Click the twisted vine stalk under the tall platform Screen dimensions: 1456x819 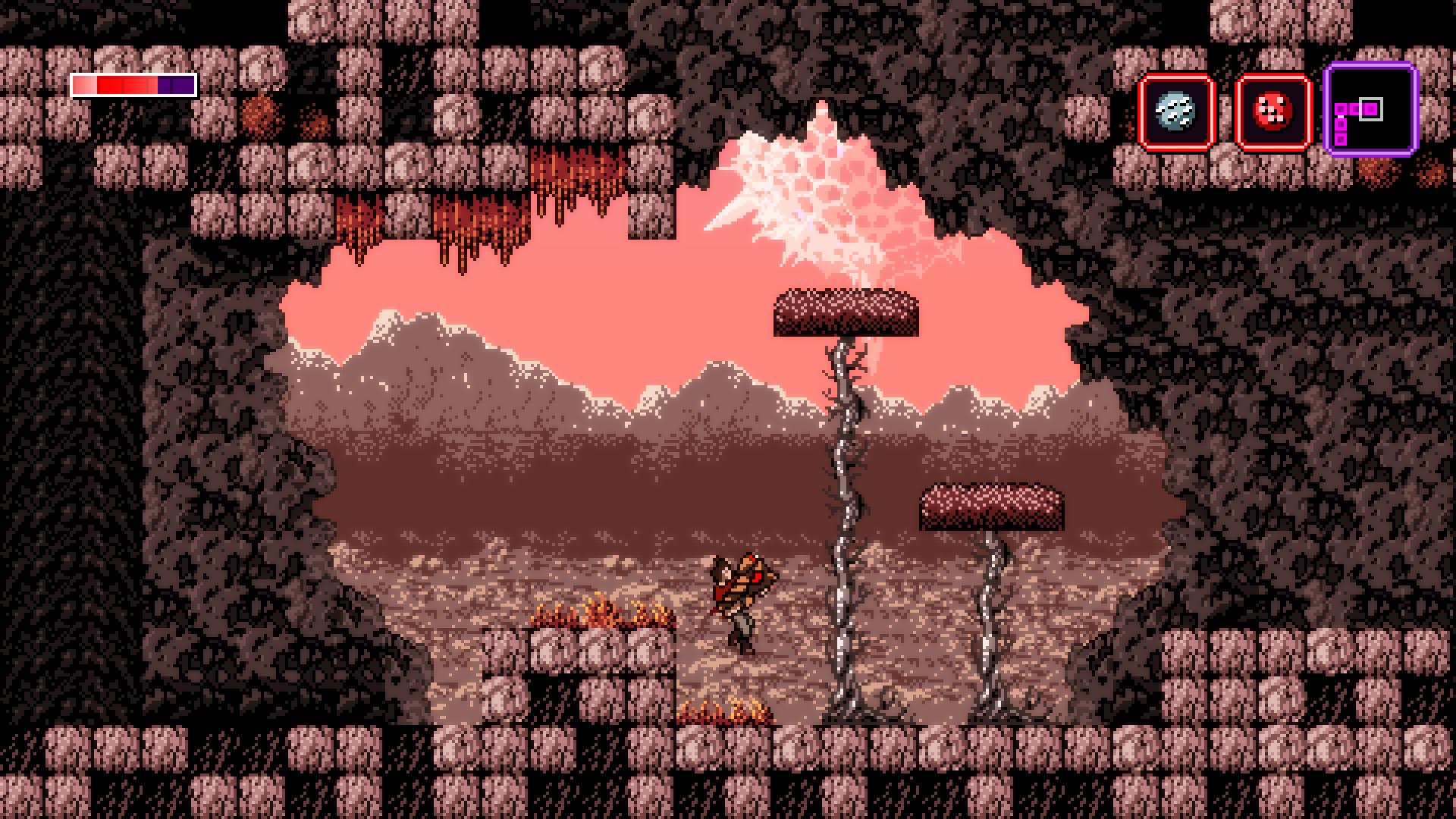(846, 493)
